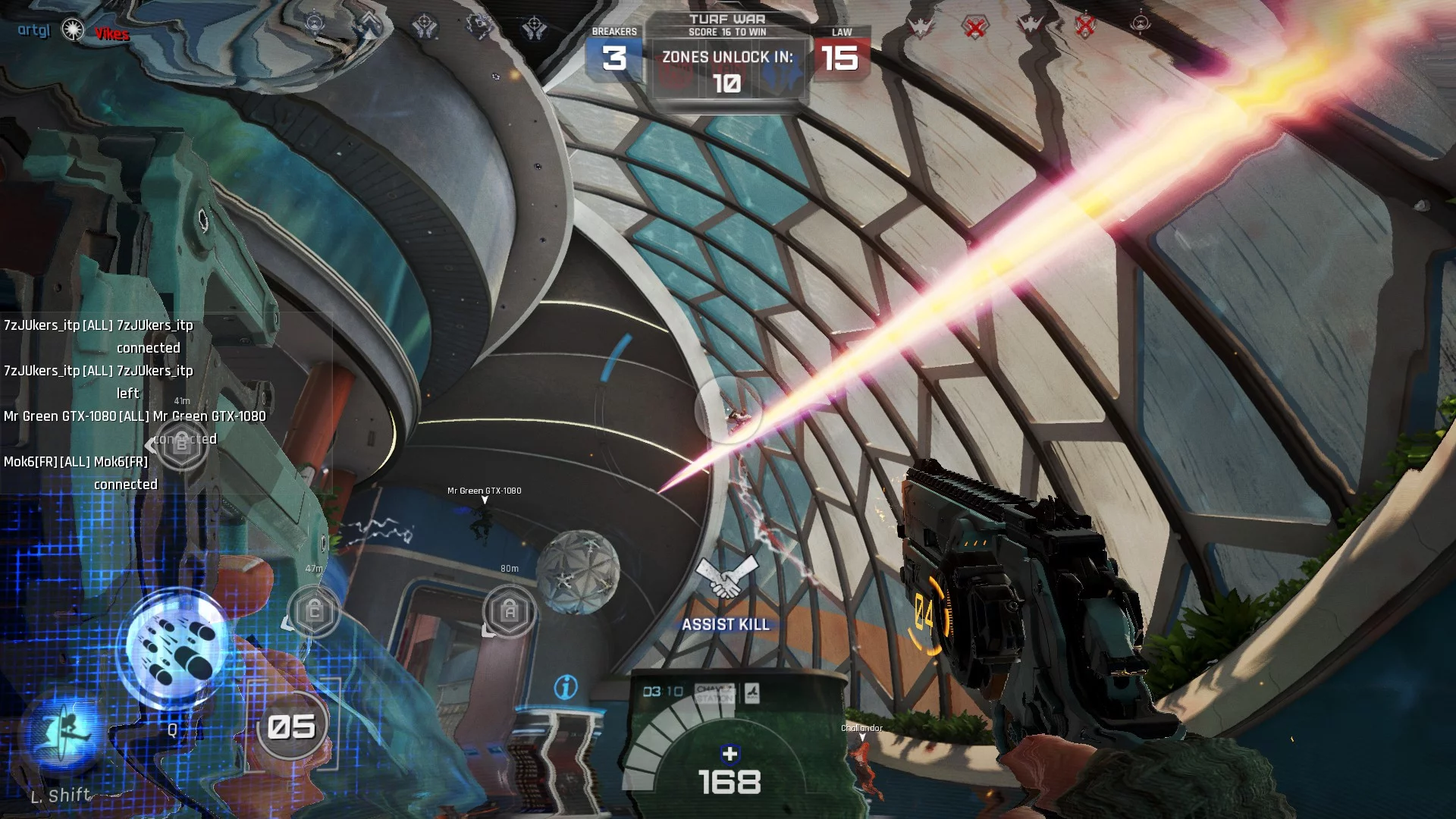Screen dimensions: 1456x819
Task: Click the blue info icon
Action: click(566, 687)
